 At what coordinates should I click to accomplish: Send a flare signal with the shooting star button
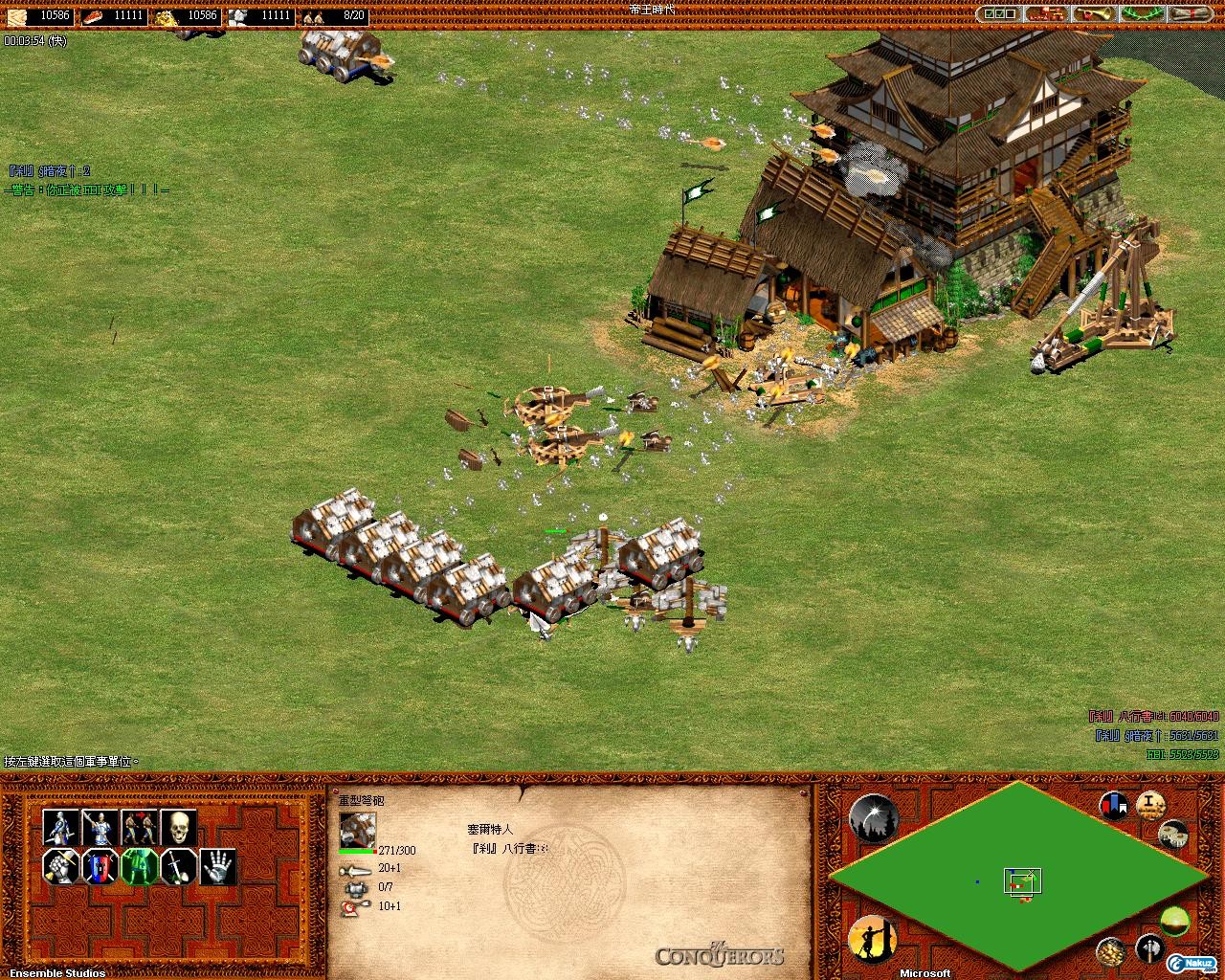(872, 819)
